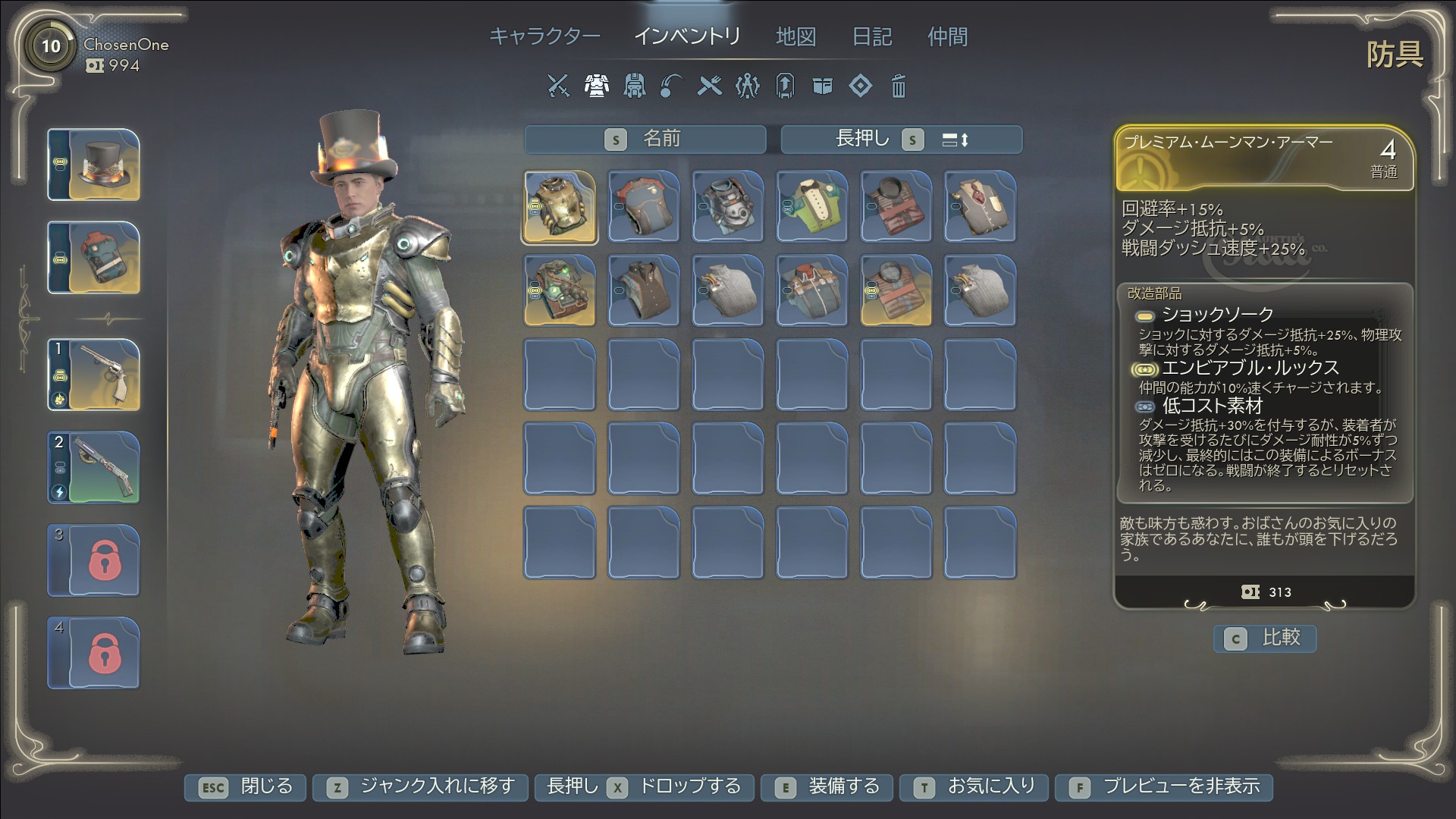Select the helmet category icon
This screenshot has height=819, width=1456.
click(634, 86)
